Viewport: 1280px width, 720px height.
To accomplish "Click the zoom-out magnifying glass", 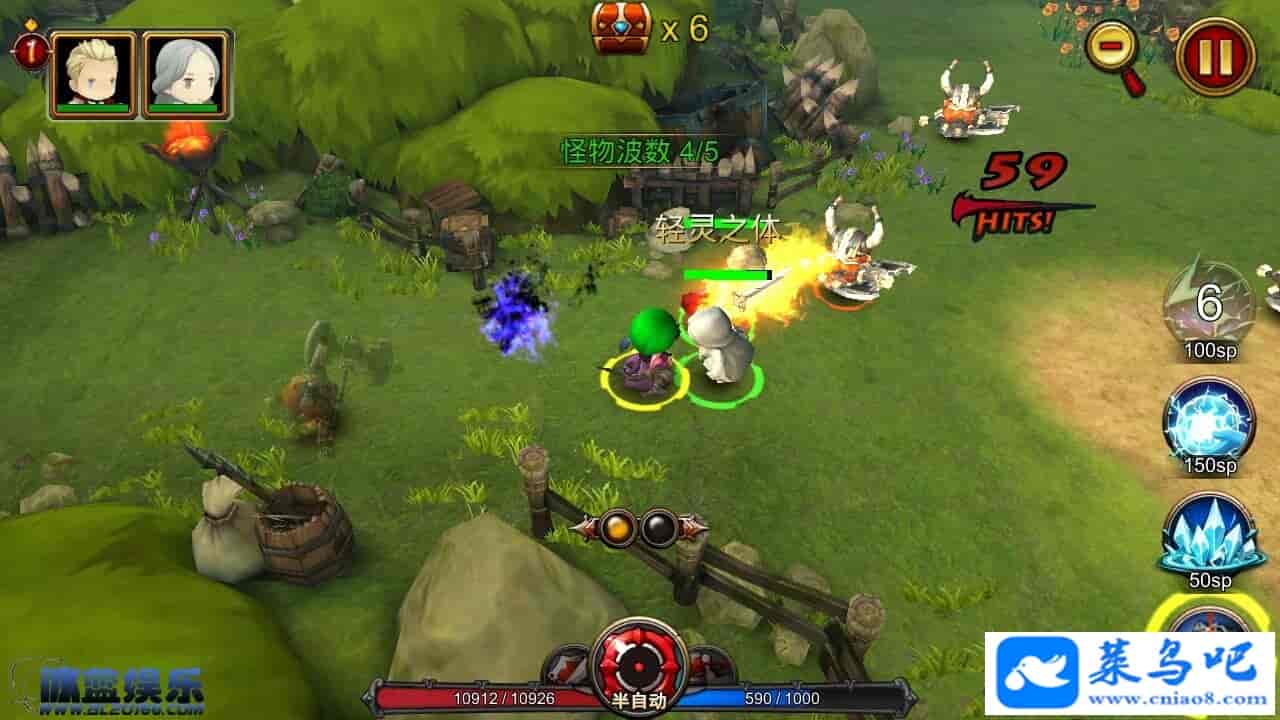I will point(1113,48).
